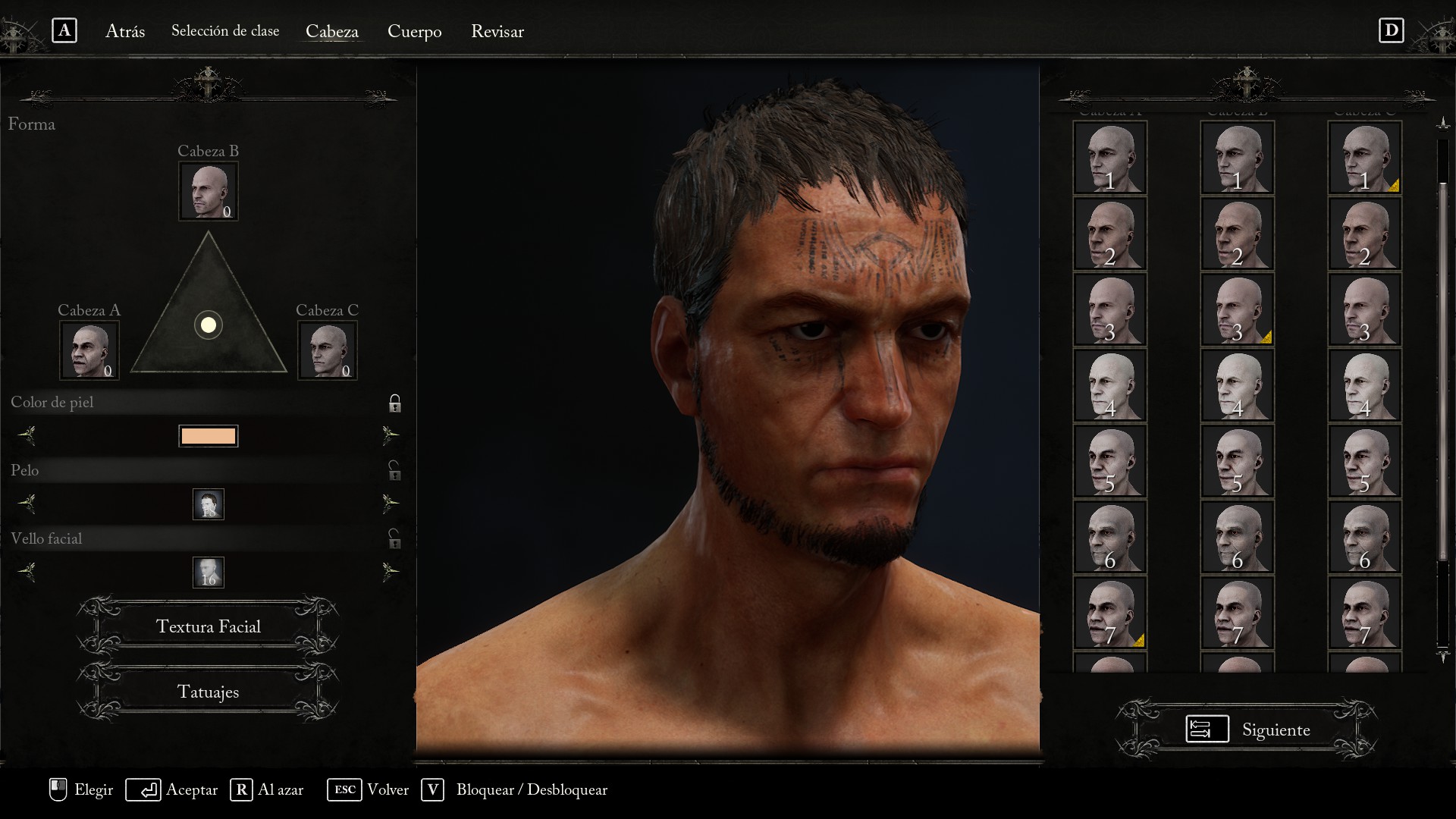Switch to the Revisar tab
Image resolution: width=1456 pixels, height=819 pixels.
(497, 31)
